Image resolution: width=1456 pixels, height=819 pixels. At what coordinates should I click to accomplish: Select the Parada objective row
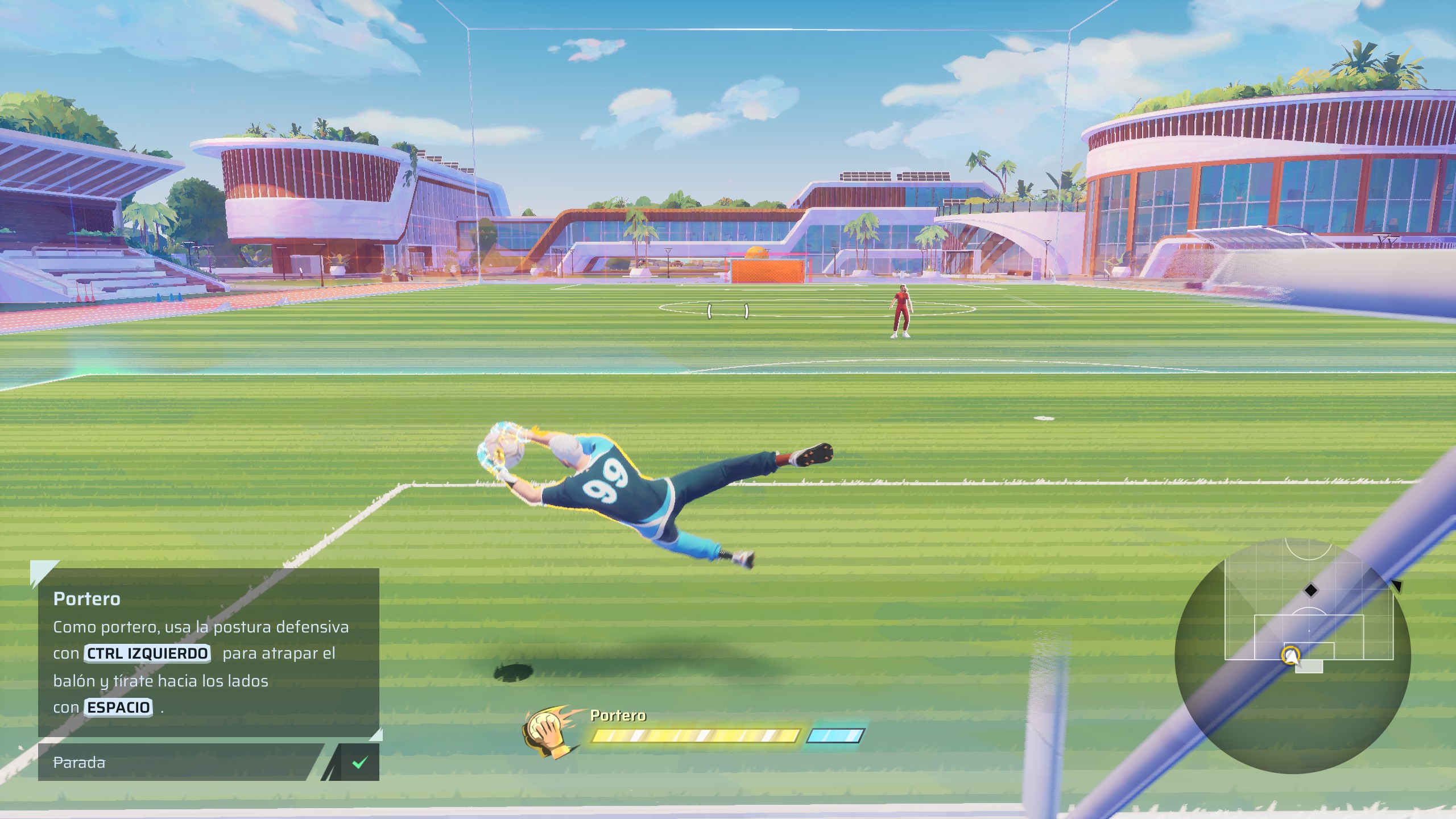coord(176,762)
